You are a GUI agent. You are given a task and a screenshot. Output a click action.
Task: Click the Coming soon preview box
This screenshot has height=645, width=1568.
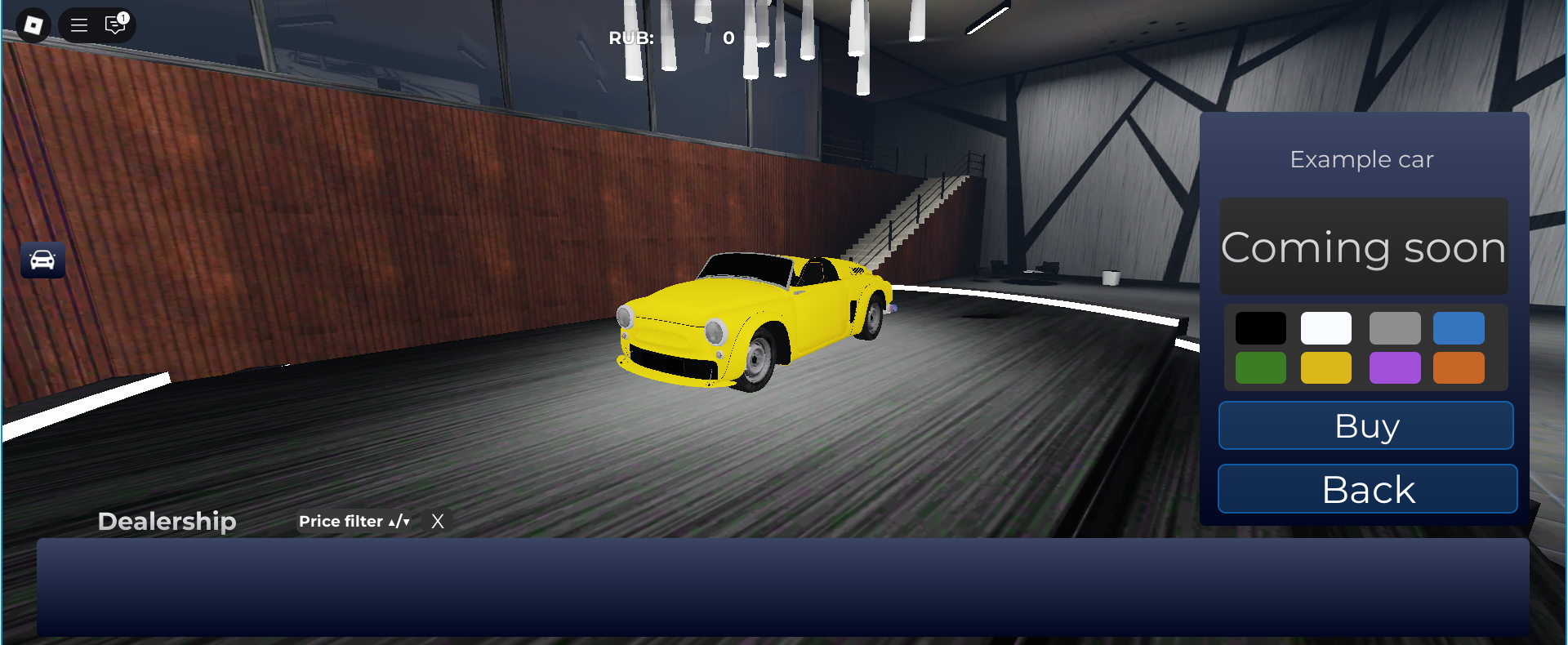pos(1364,246)
